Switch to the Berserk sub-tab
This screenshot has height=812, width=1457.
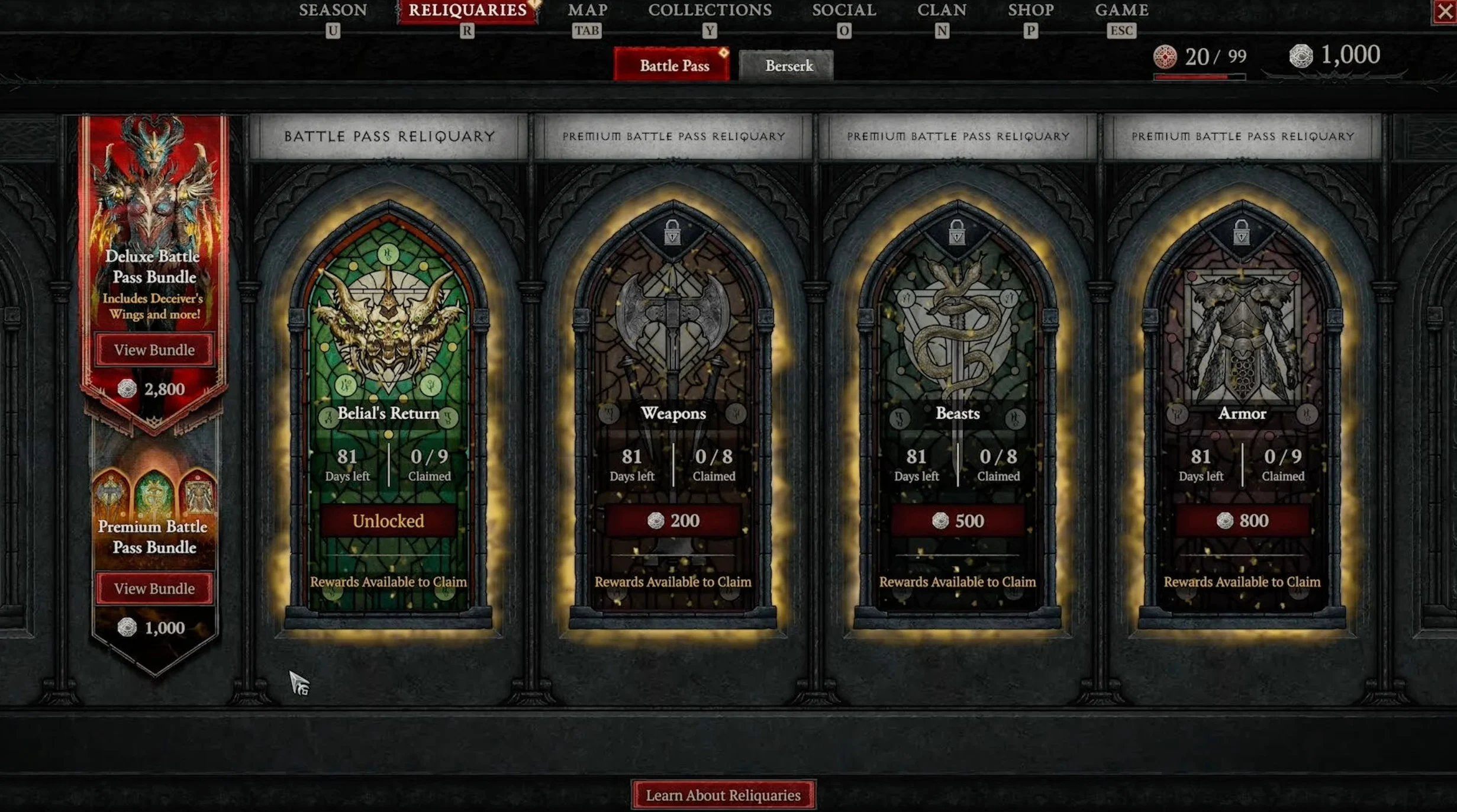tap(789, 65)
